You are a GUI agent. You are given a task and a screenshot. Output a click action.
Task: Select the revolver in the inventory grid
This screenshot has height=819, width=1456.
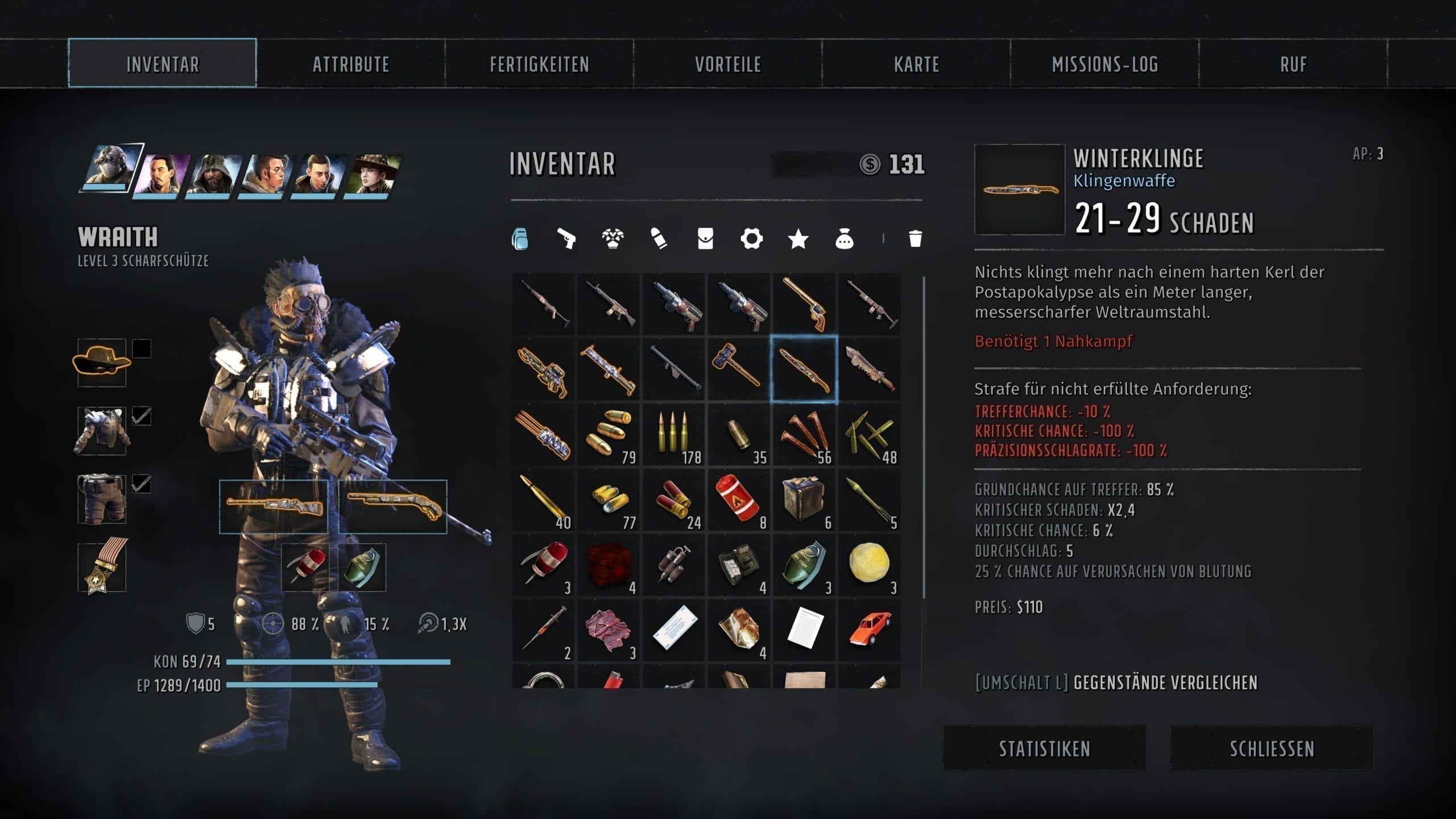tap(804, 304)
